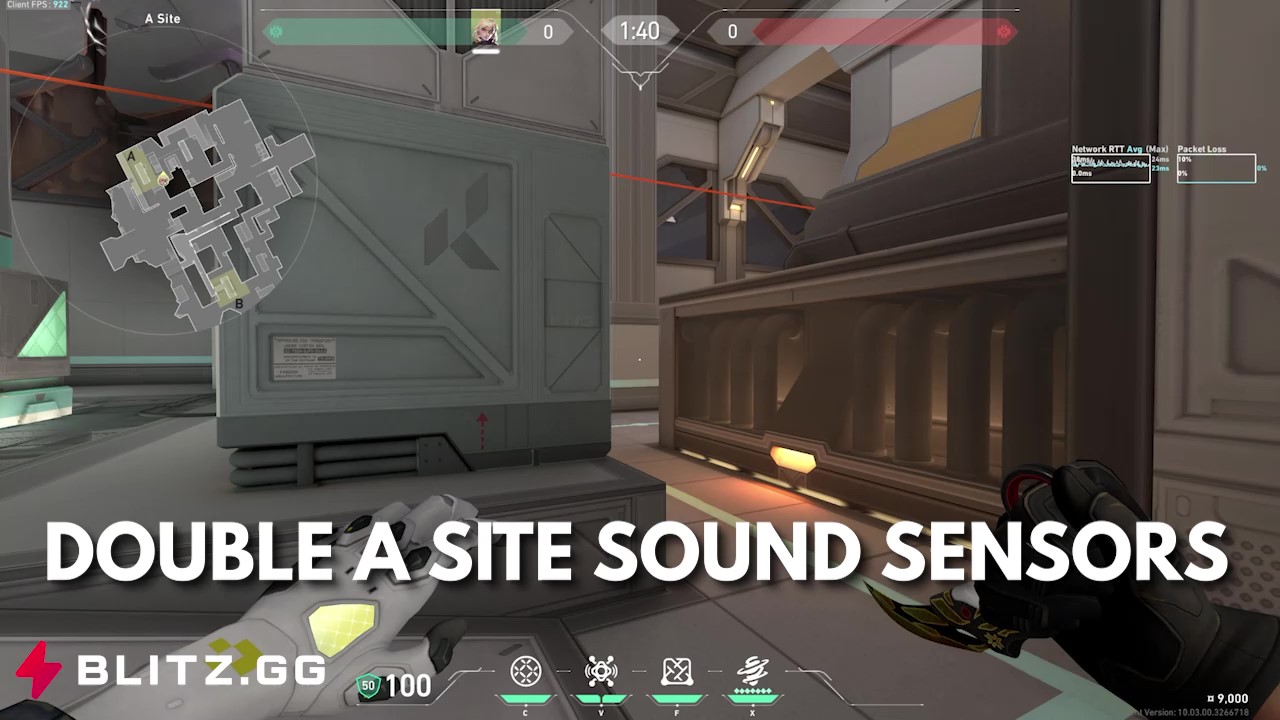Expand the A Site location label

163,18
